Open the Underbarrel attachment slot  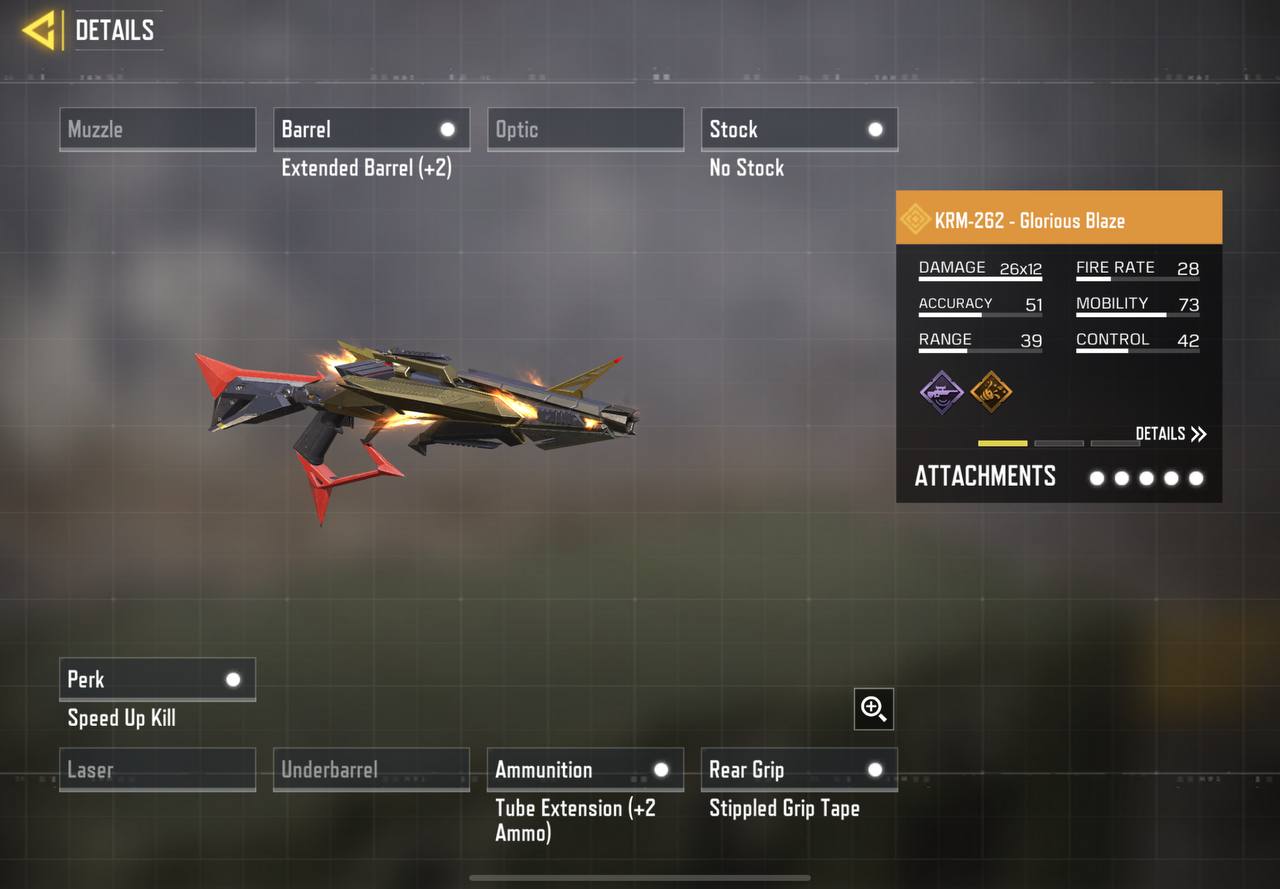click(371, 769)
